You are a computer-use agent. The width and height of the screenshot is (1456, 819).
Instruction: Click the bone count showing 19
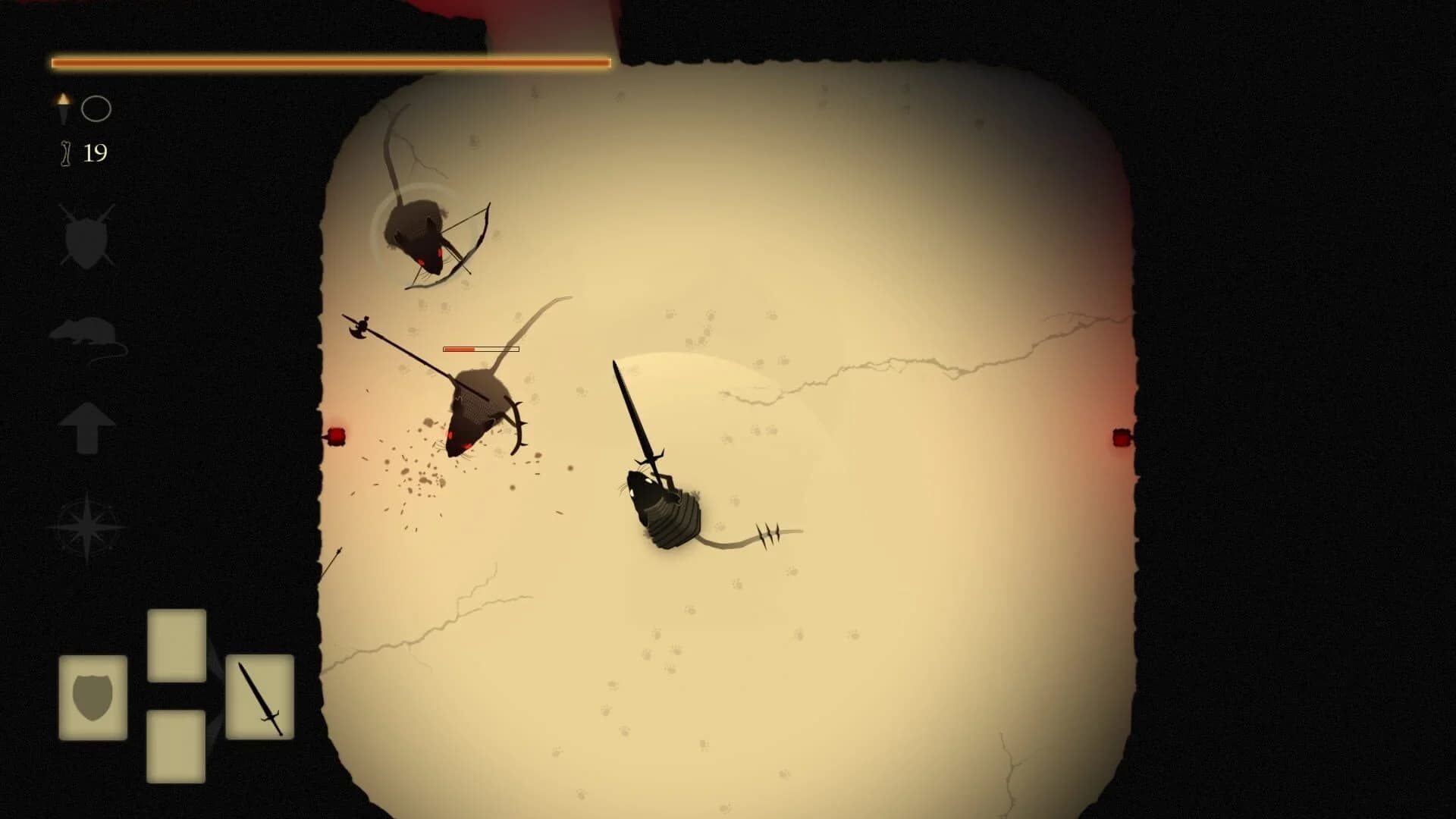(94, 154)
